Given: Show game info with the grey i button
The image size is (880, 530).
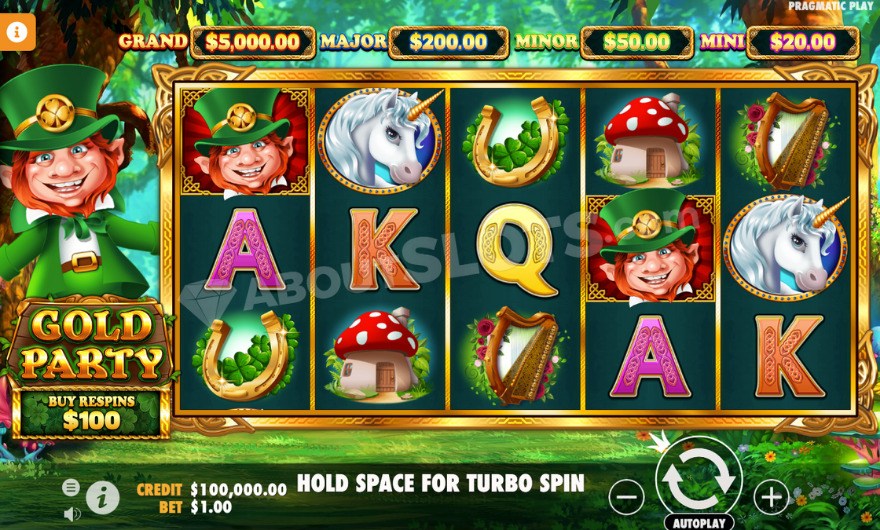Looking at the screenshot, I should tap(102, 496).
